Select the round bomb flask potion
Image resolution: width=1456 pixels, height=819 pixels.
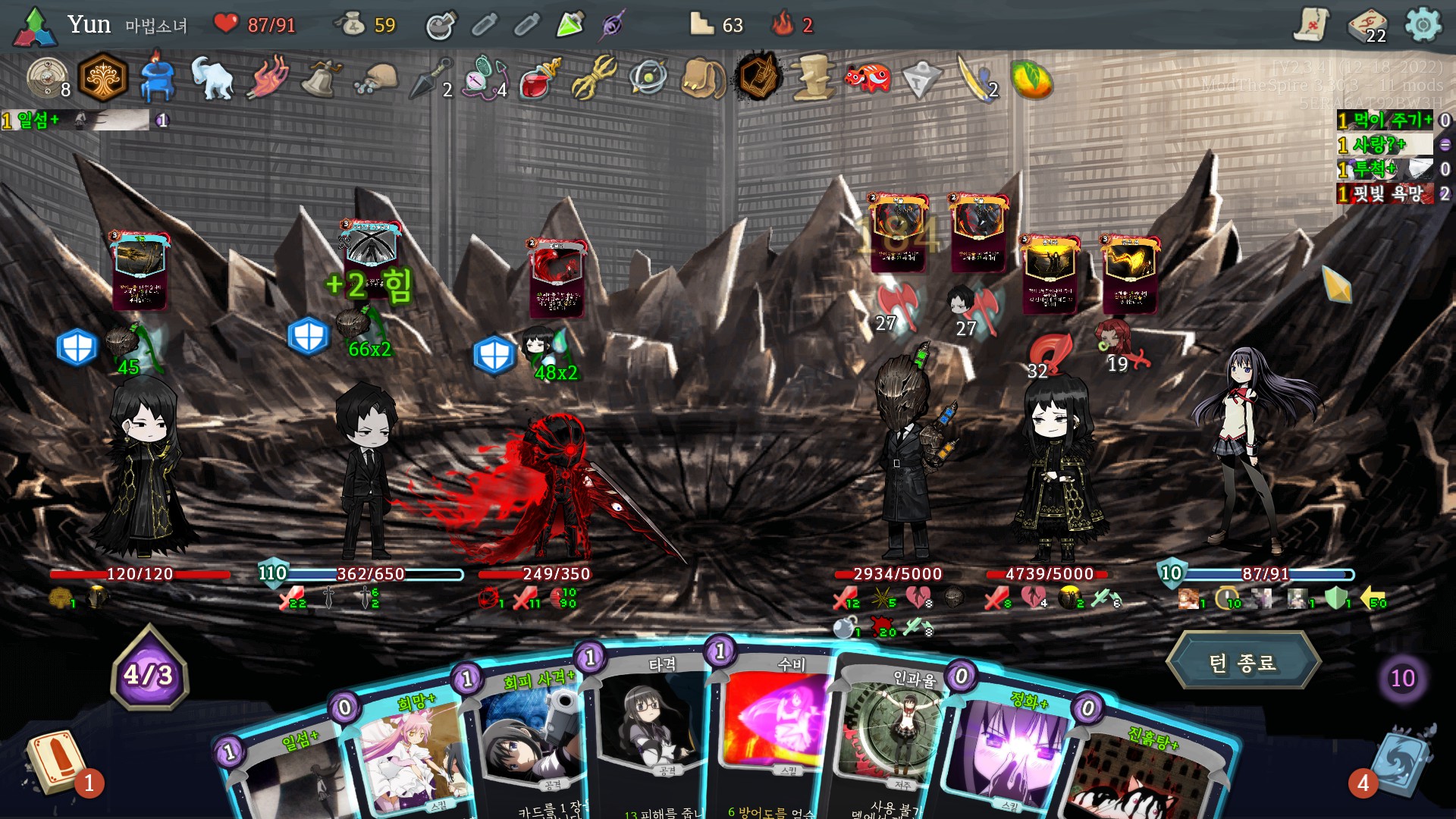pyautogui.click(x=441, y=26)
